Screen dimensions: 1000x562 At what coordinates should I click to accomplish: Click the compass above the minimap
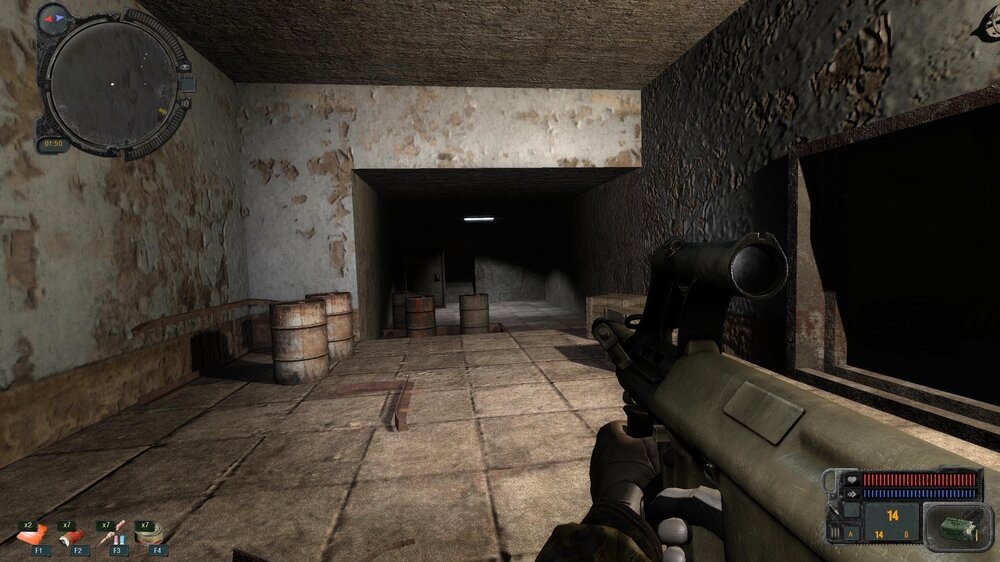tap(53, 17)
